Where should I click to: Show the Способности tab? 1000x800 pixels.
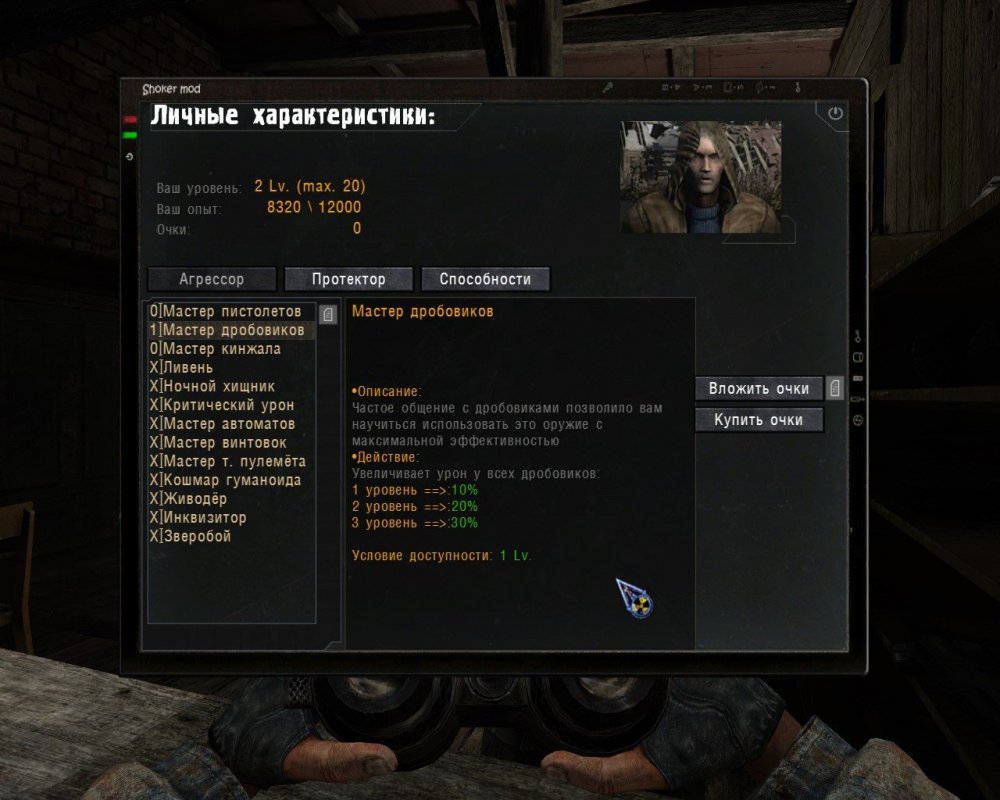(x=485, y=279)
